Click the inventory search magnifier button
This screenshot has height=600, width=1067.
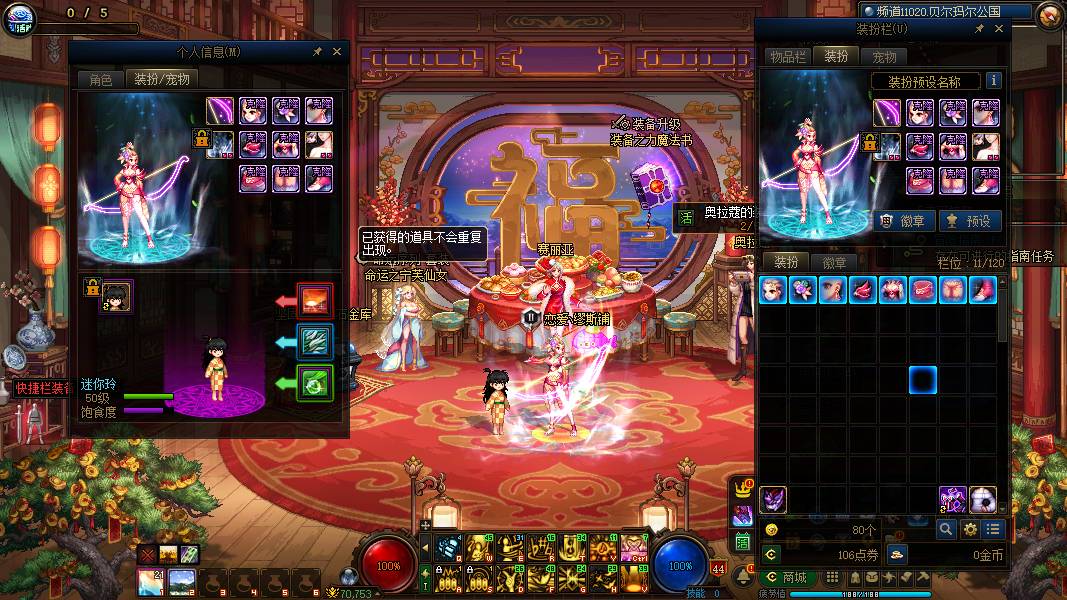(945, 529)
